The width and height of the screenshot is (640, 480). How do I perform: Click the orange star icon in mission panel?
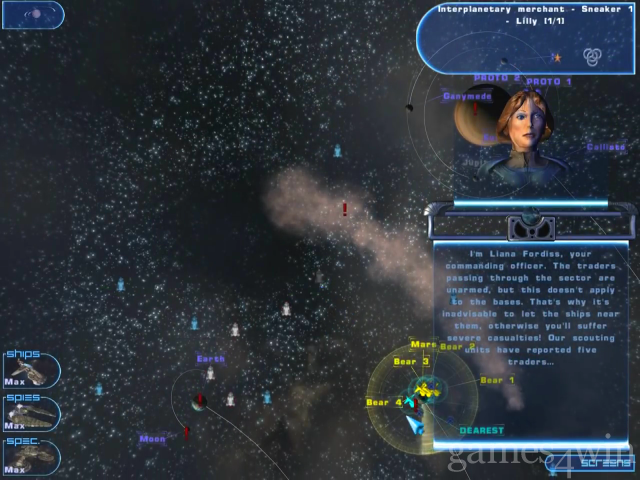[557, 57]
